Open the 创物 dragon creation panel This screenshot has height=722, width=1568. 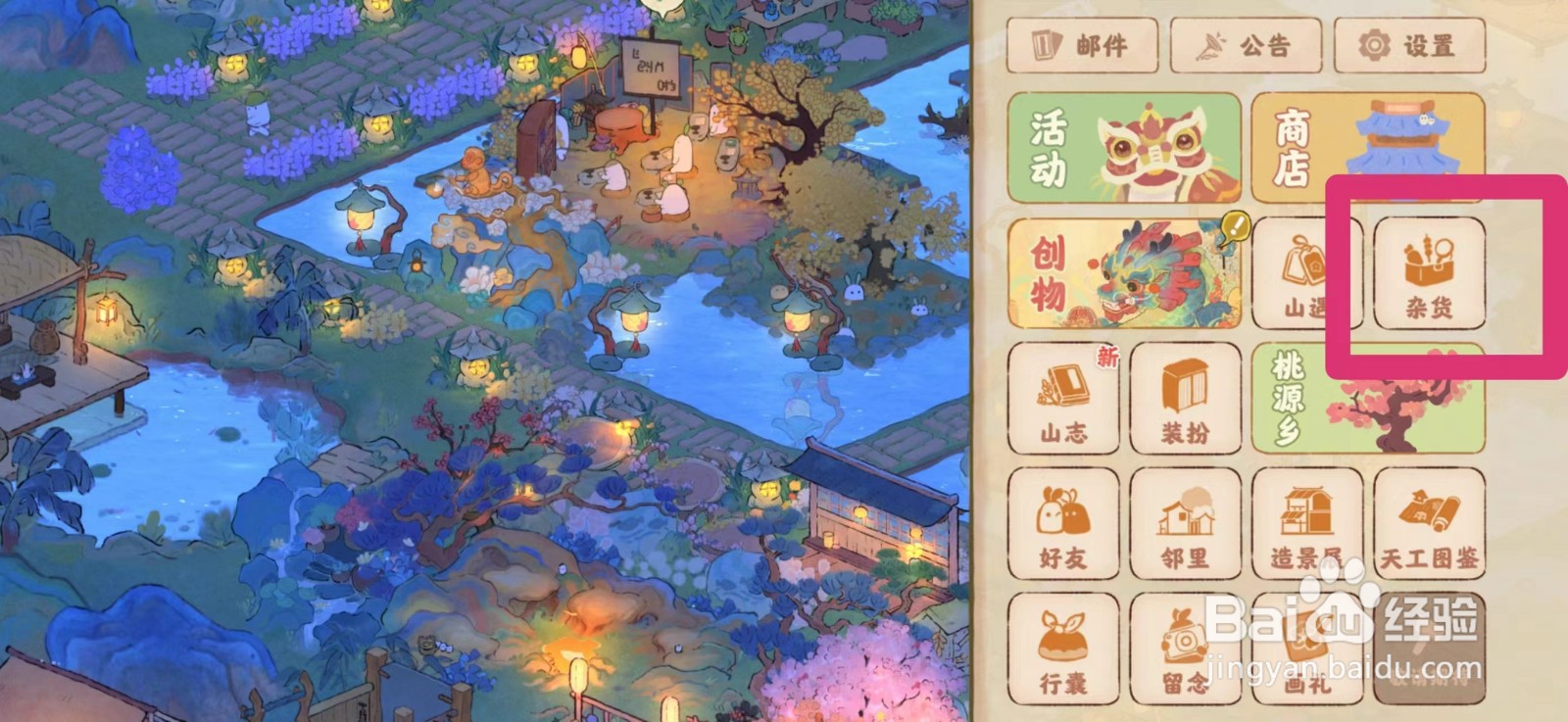(1125, 274)
